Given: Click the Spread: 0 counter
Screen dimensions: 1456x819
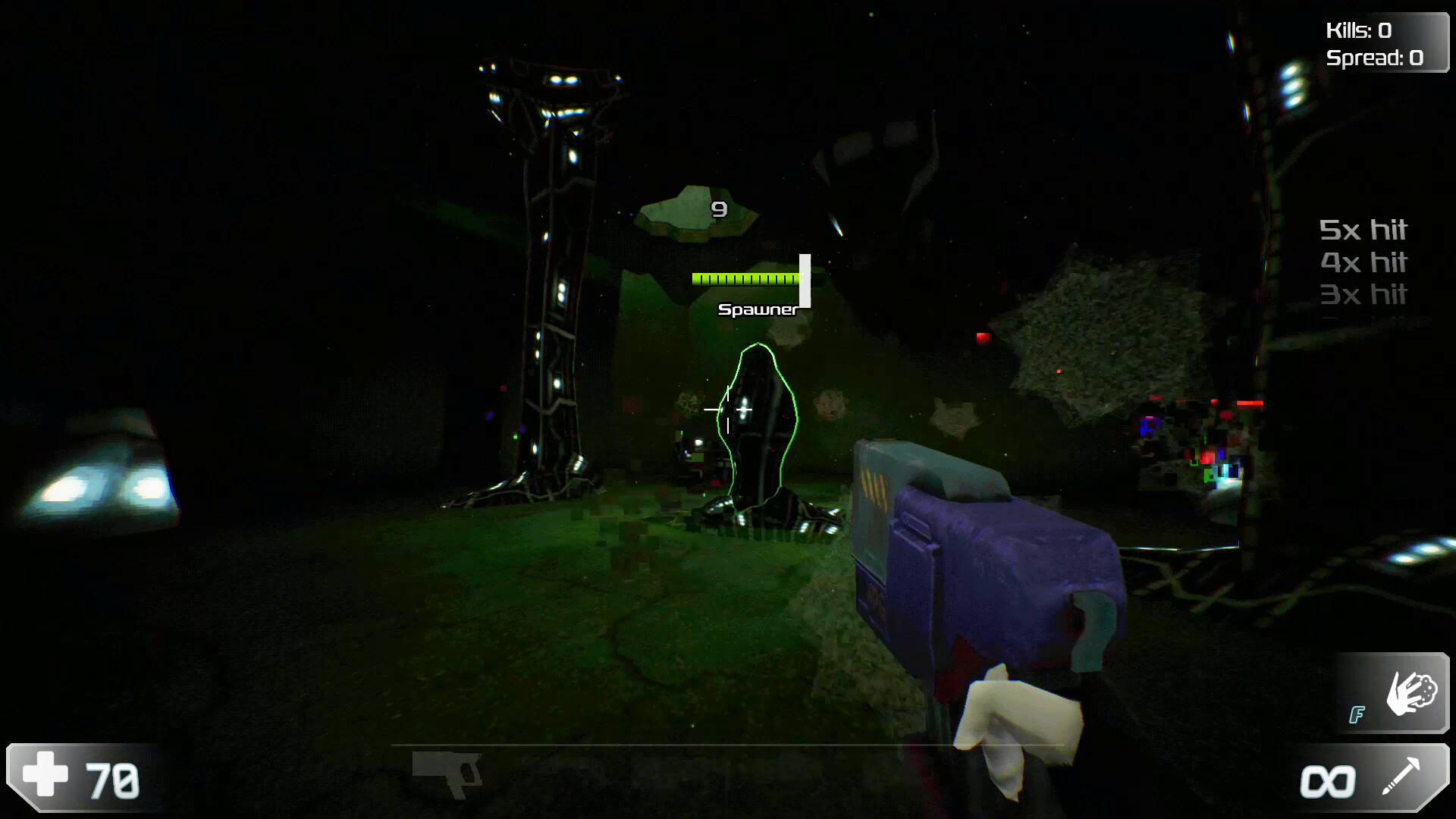Looking at the screenshot, I should click(x=1376, y=58).
